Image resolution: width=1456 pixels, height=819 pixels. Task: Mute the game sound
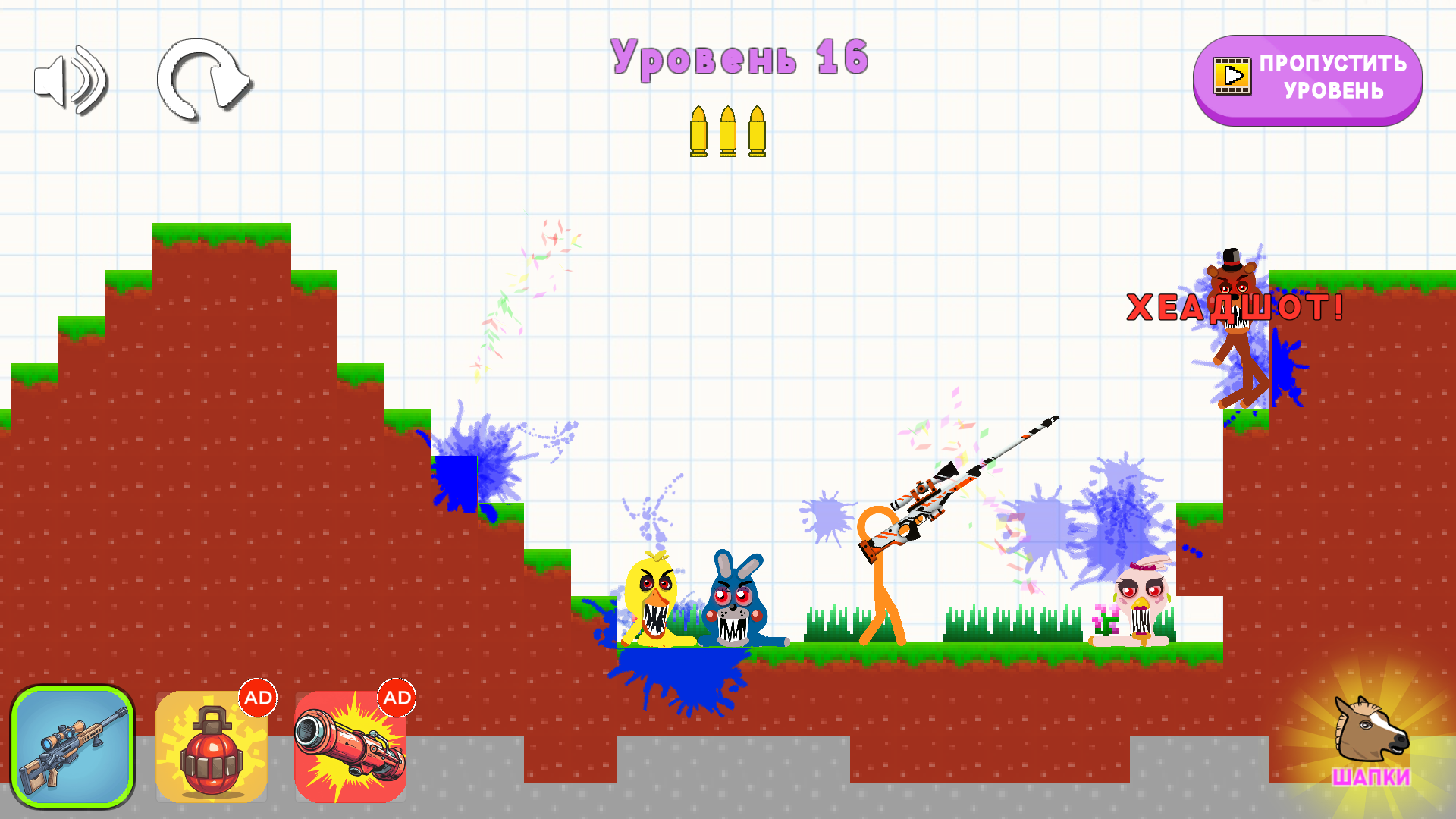(72, 80)
